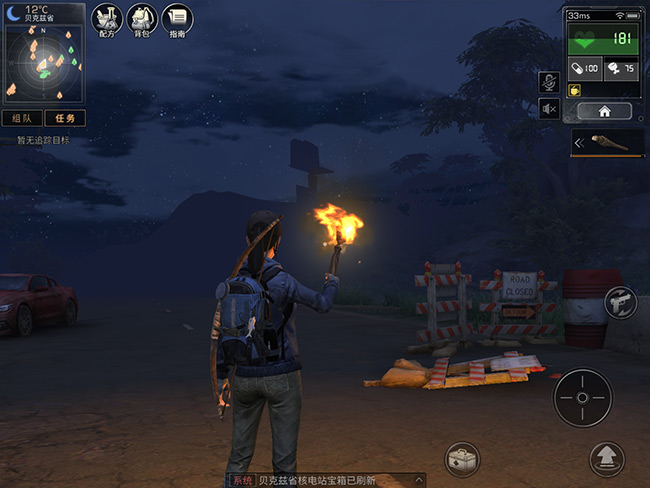
Task: Switch to the 任务 quest tab
Action: coord(64,118)
